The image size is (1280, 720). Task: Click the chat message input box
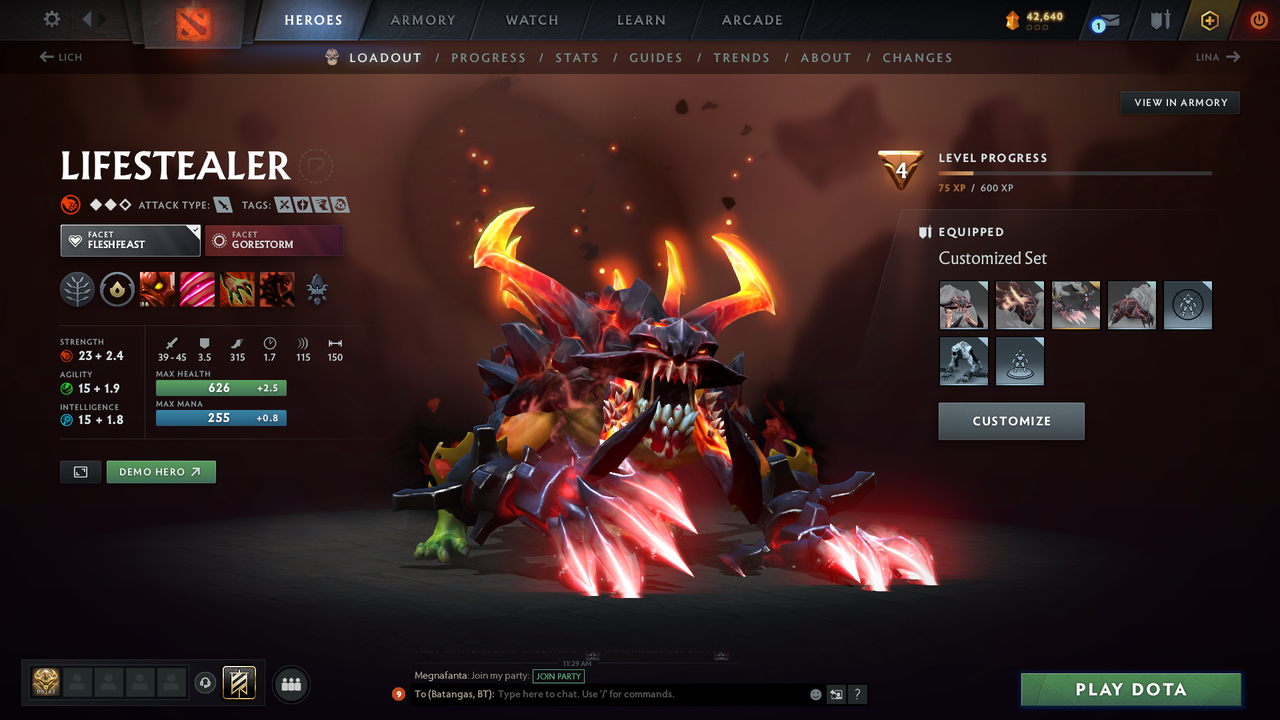[x=650, y=694]
